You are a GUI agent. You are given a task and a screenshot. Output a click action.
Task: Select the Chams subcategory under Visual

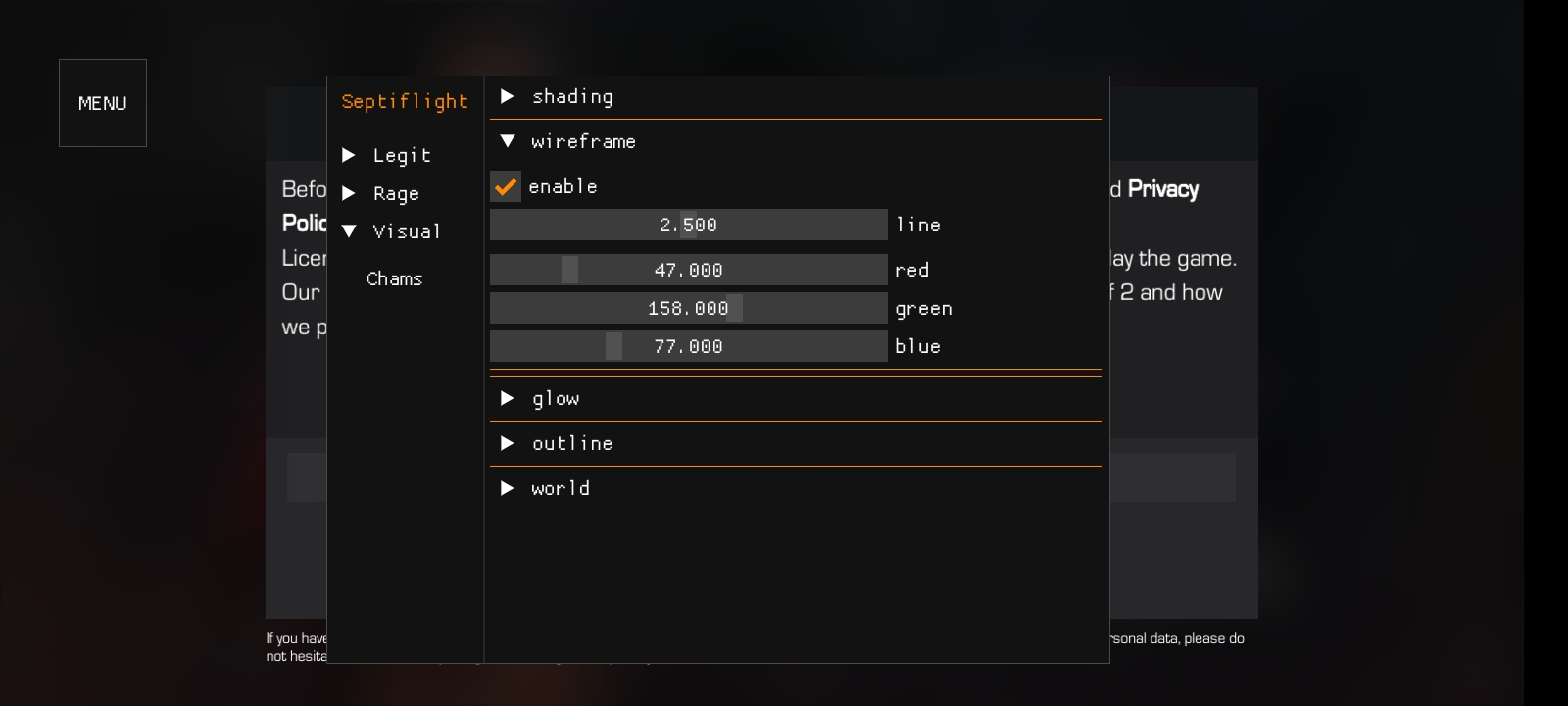tap(394, 278)
